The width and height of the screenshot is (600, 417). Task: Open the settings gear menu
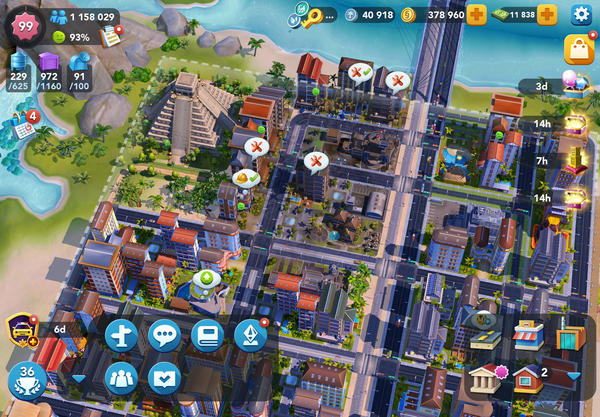(x=581, y=14)
